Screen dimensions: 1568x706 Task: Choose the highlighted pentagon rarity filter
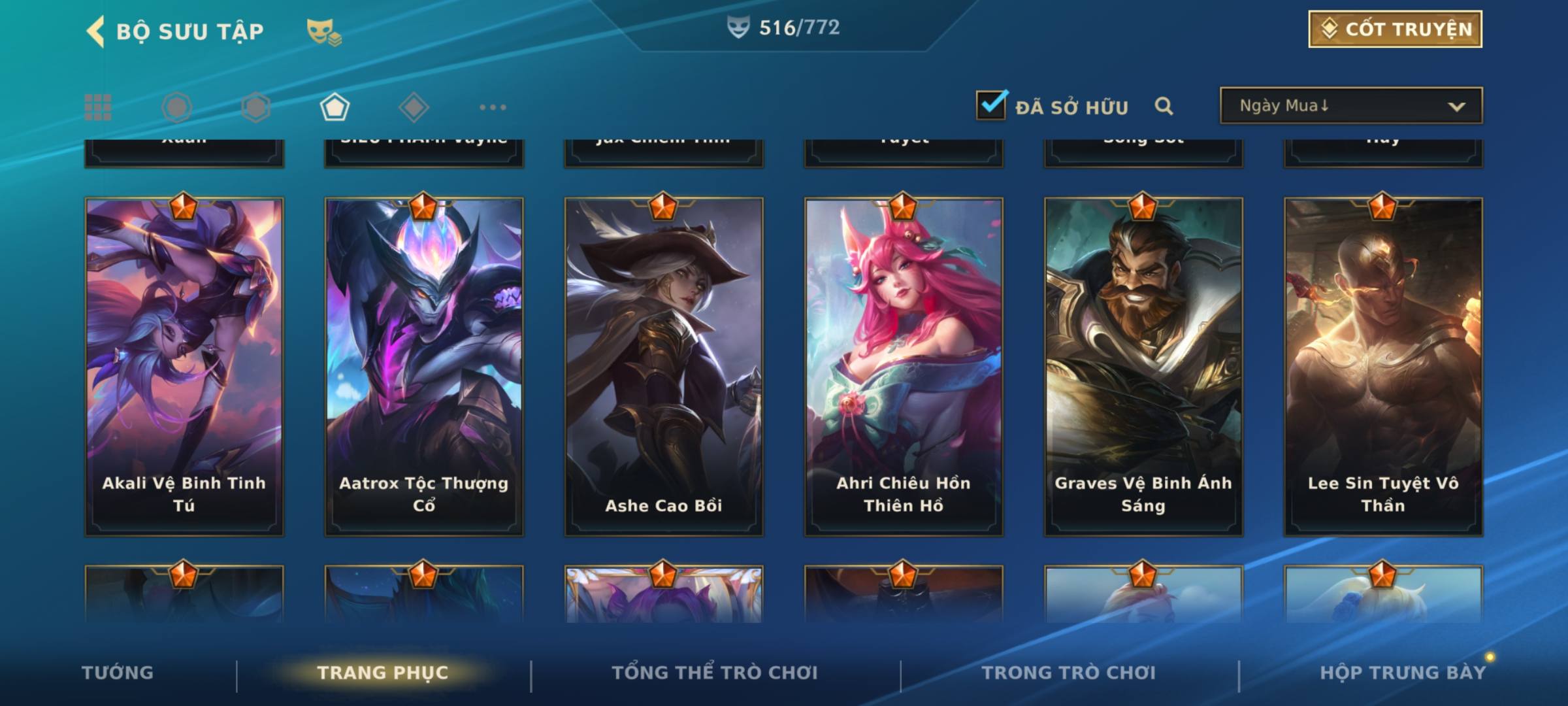[335, 107]
